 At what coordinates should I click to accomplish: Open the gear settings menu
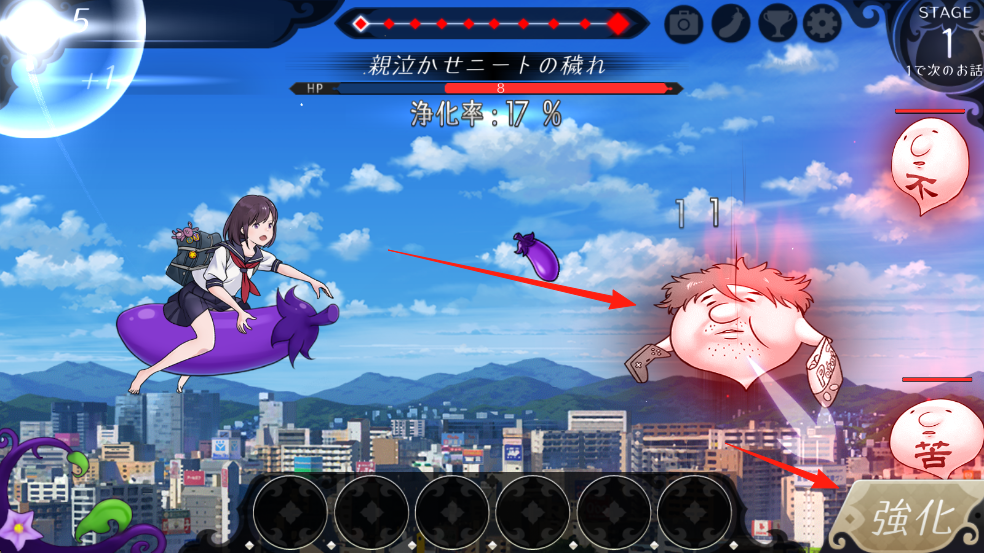pos(822,23)
